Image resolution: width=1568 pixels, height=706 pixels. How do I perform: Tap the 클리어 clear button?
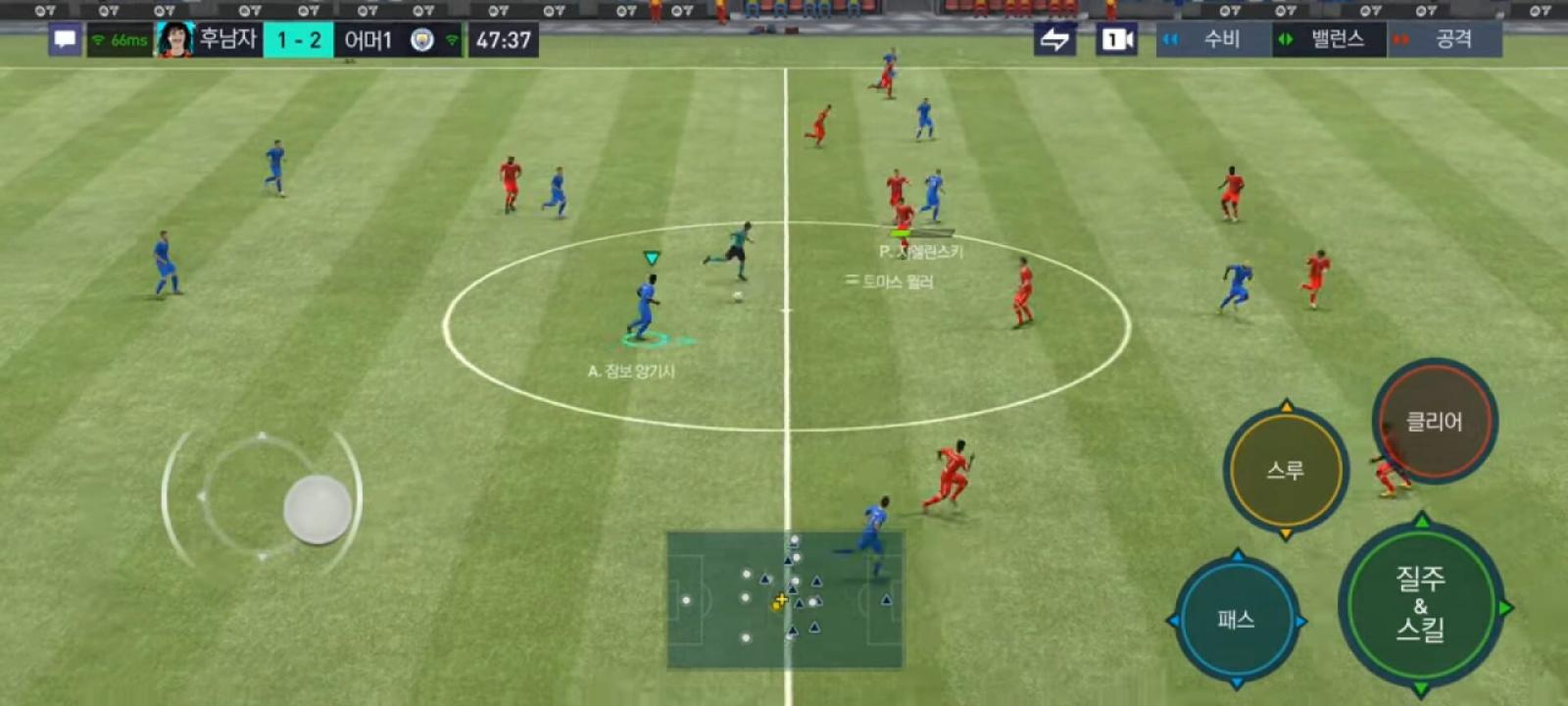click(1434, 422)
